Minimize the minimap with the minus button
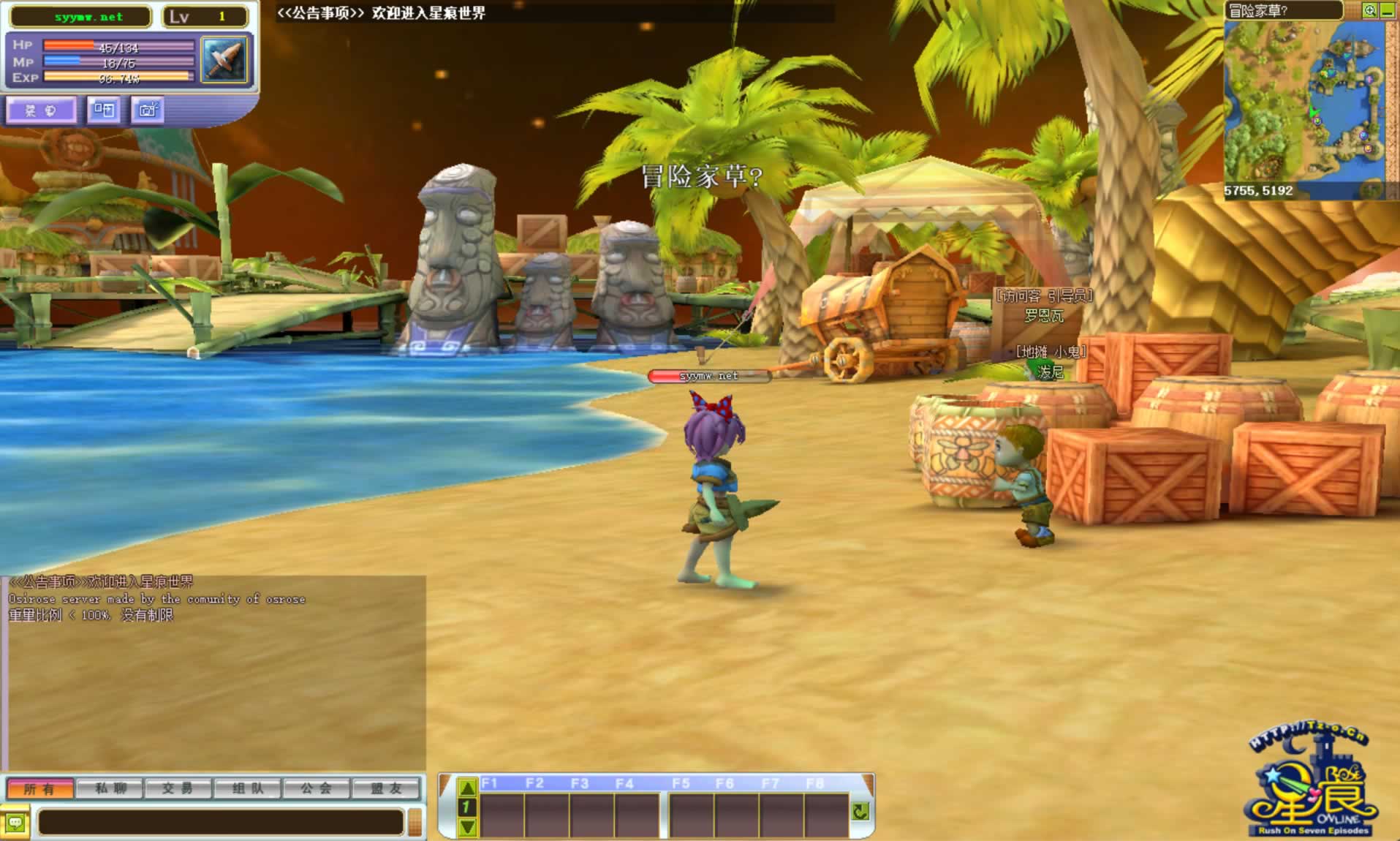The image size is (1400, 841). pyautogui.click(x=1387, y=10)
